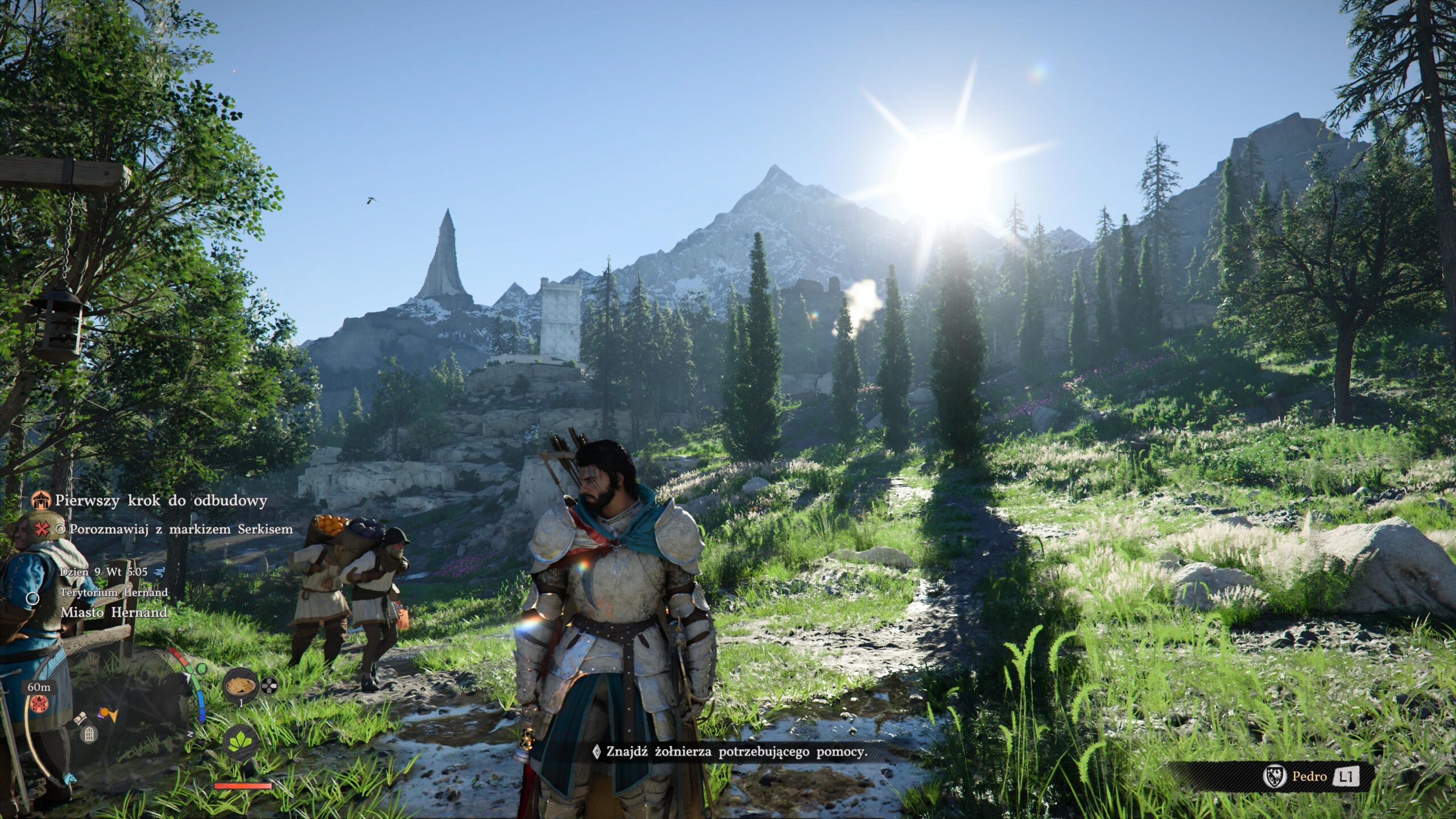Click the green head icon by minimap
The height and width of the screenshot is (819, 1456).
pos(201,669)
